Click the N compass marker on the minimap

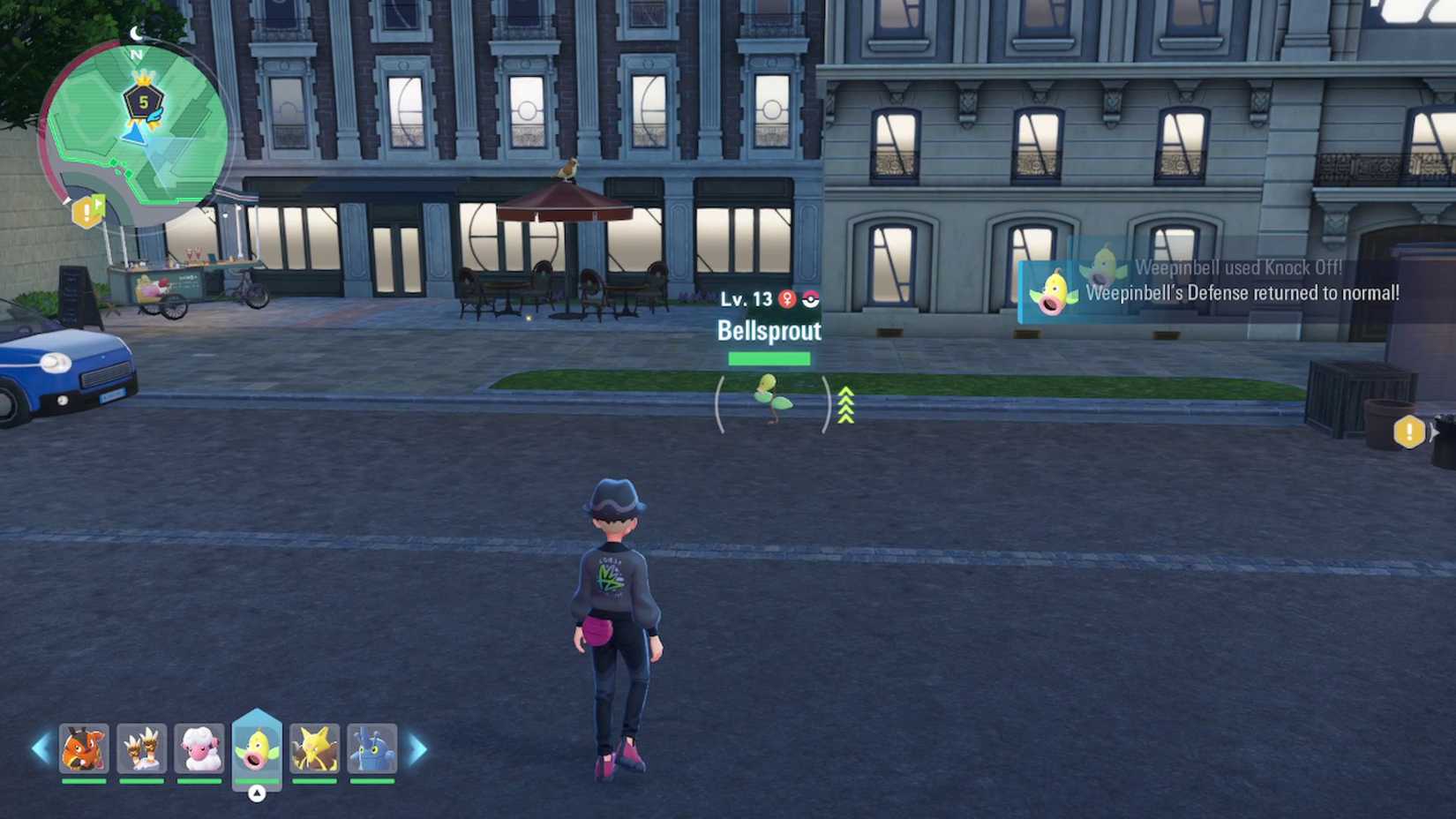click(135, 55)
